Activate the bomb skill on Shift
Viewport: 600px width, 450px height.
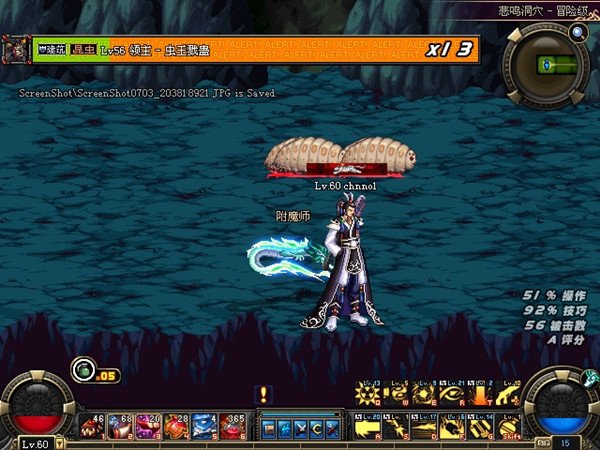[510, 428]
